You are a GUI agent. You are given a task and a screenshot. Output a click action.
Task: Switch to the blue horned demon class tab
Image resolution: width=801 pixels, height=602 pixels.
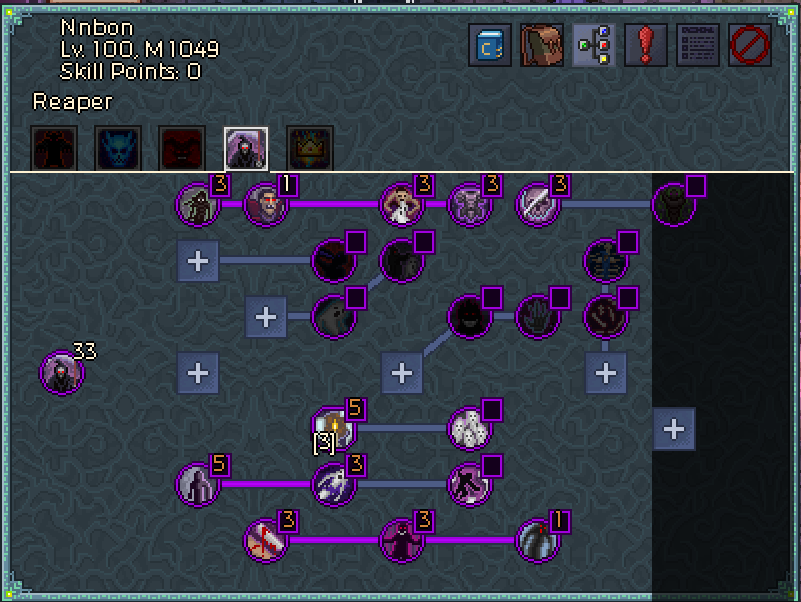(x=116, y=148)
